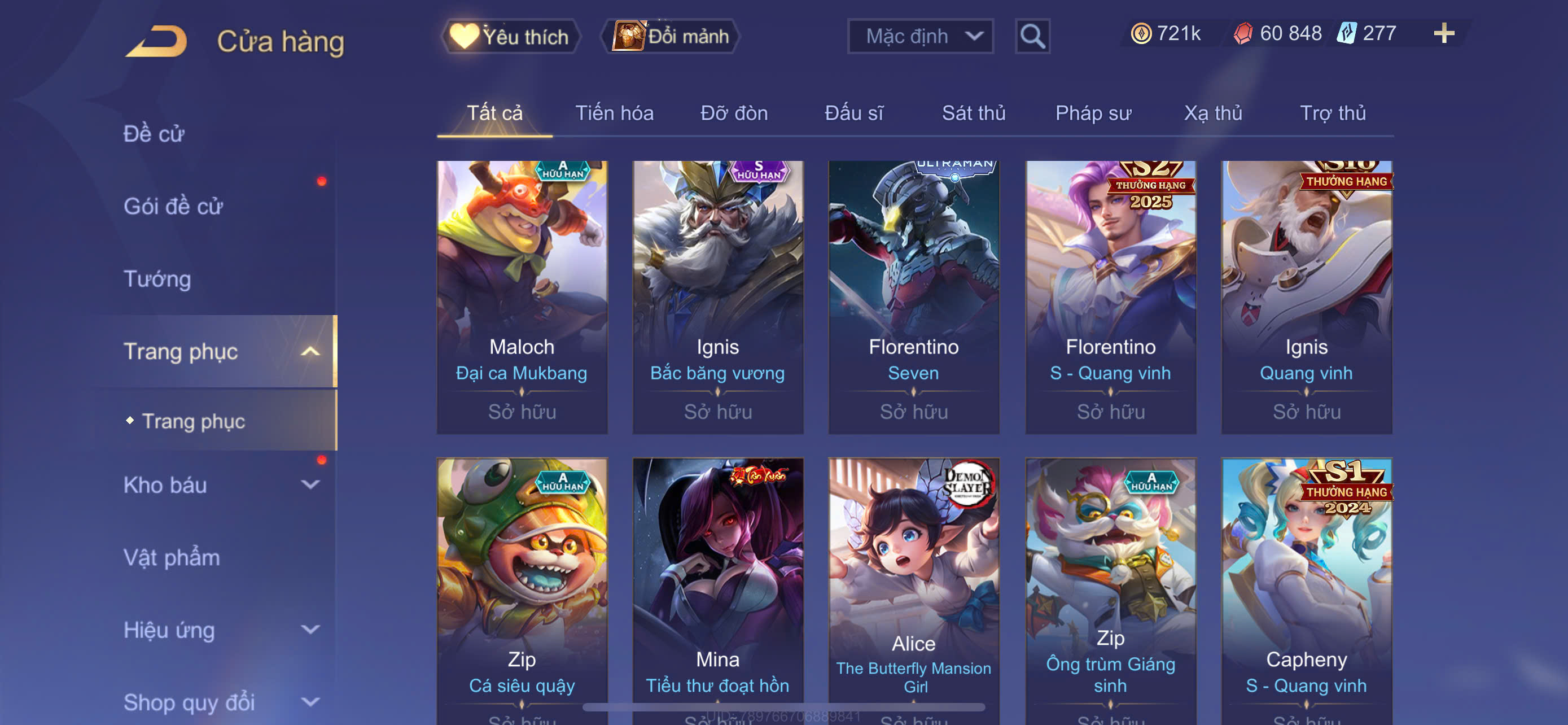Image resolution: width=1568 pixels, height=725 pixels.
Task: Go back using the gold arrow button
Action: click(156, 41)
